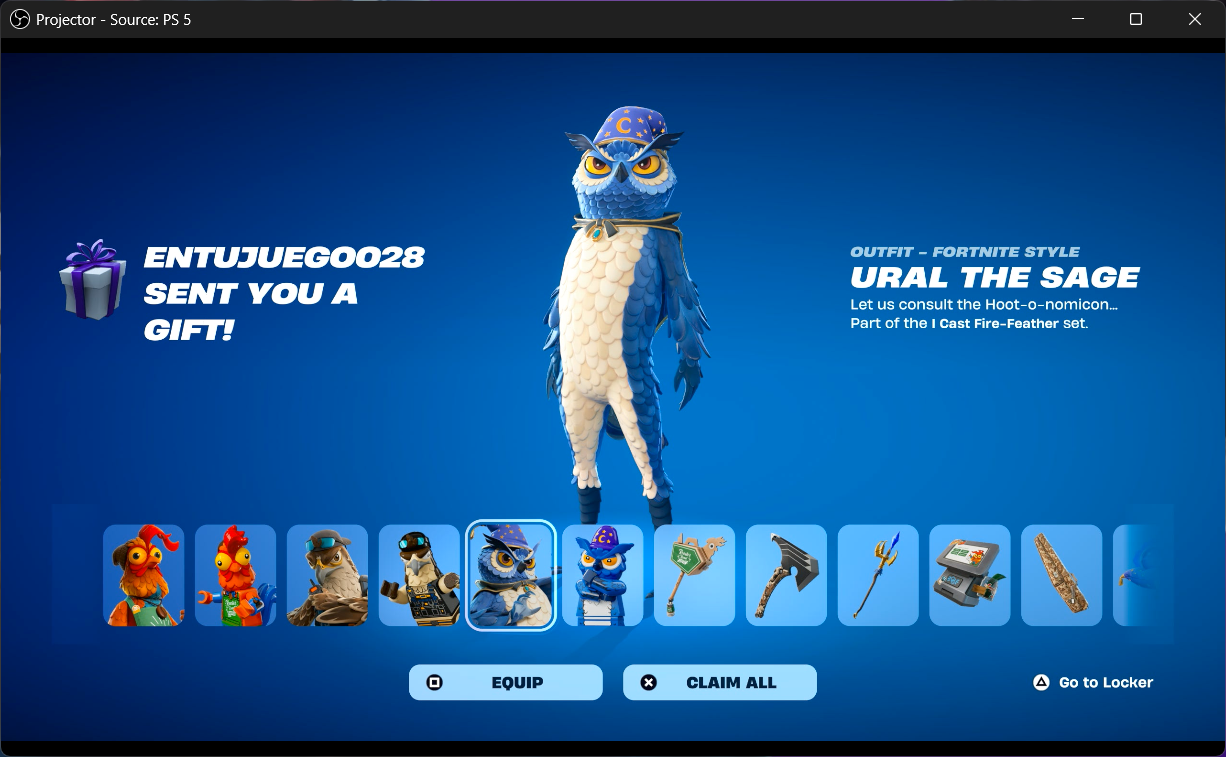Select the green sign pickaxe item
Viewport: 1226px width, 757px height.
pos(694,576)
